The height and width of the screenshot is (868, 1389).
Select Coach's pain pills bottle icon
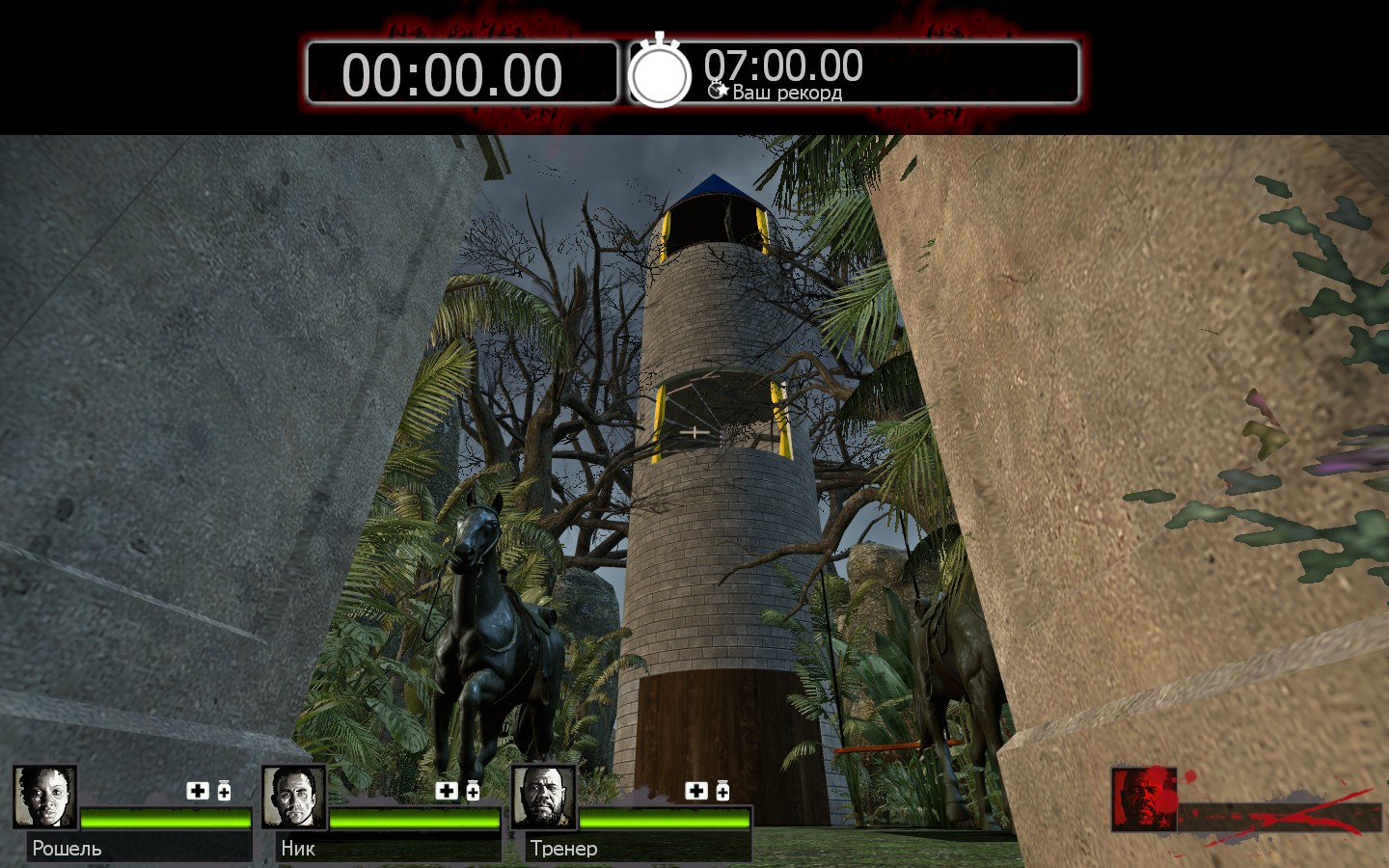point(722,791)
